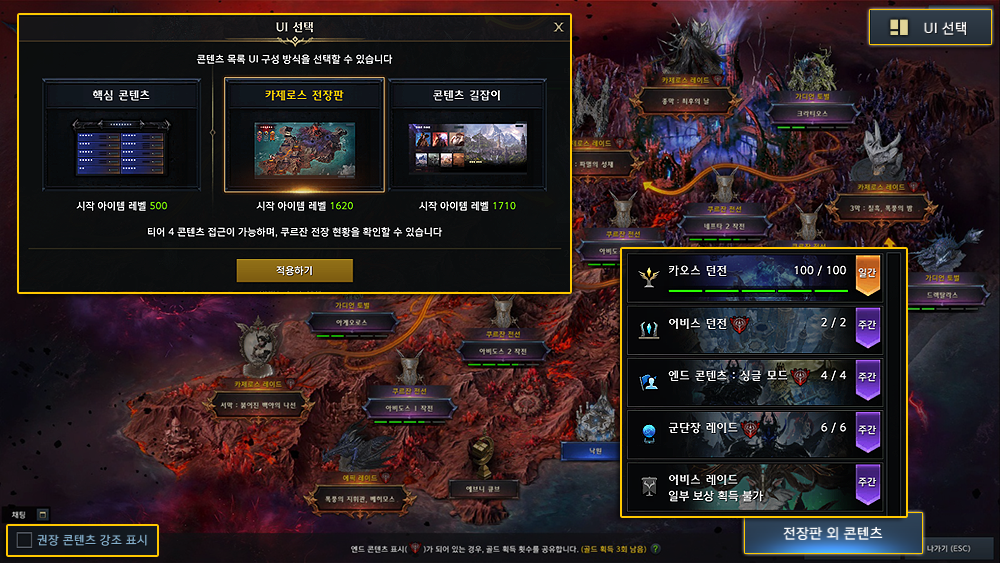Choose the 카제로스 전장판 layout option

tap(304, 134)
